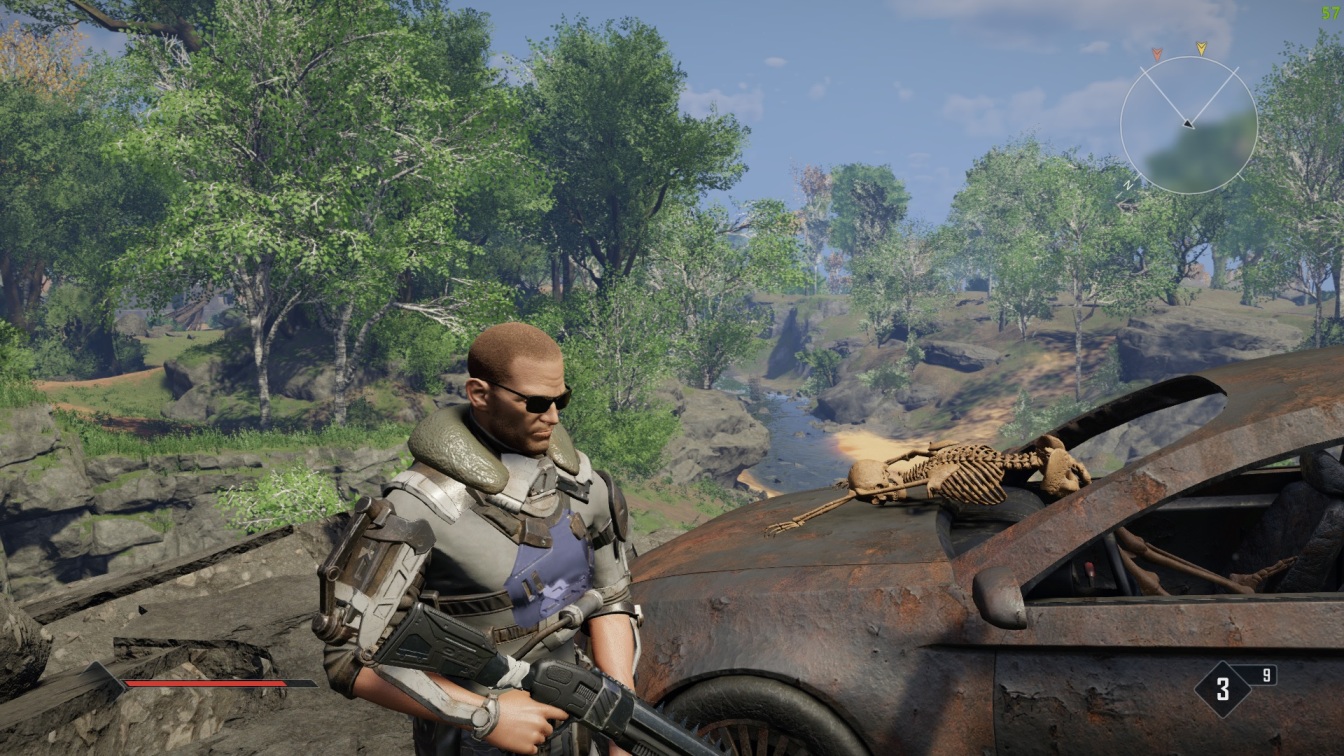The width and height of the screenshot is (1344, 756).
Task: Select the red quest marker on the compass
Action: coord(1157,52)
